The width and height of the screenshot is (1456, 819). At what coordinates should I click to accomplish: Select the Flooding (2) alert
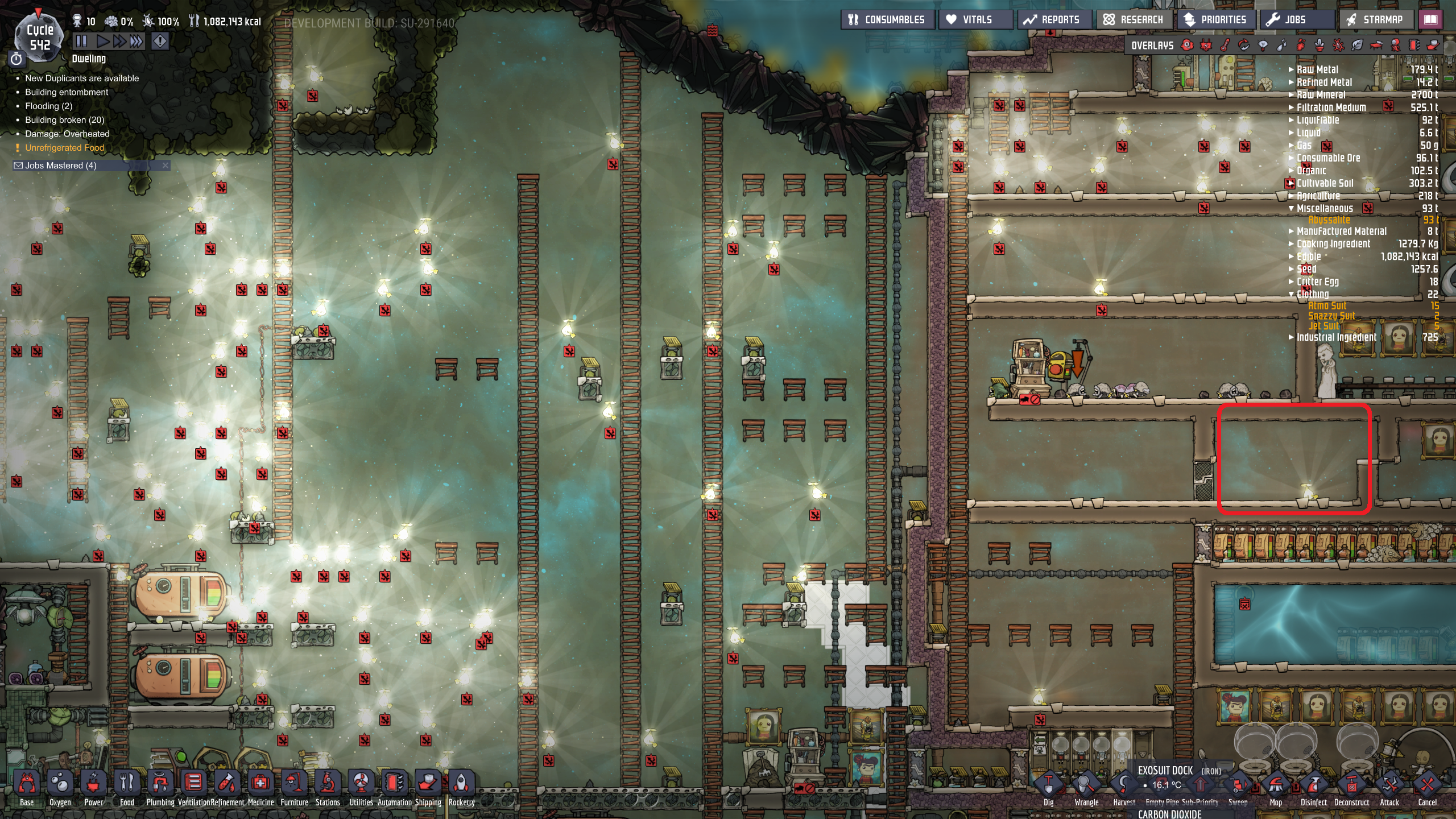coord(48,106)
